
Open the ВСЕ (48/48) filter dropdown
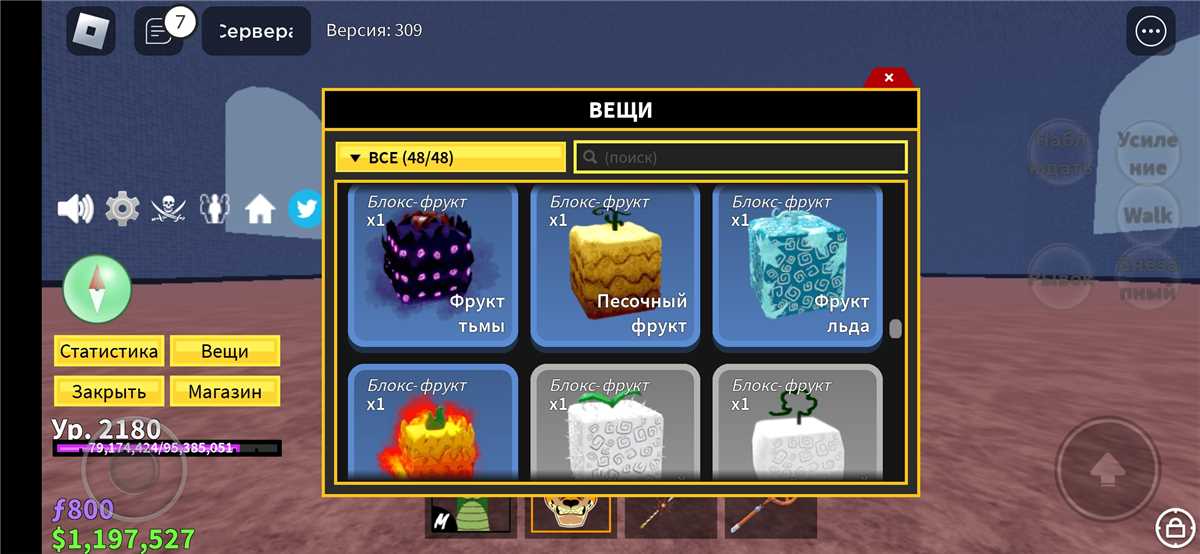click(450, 158)
